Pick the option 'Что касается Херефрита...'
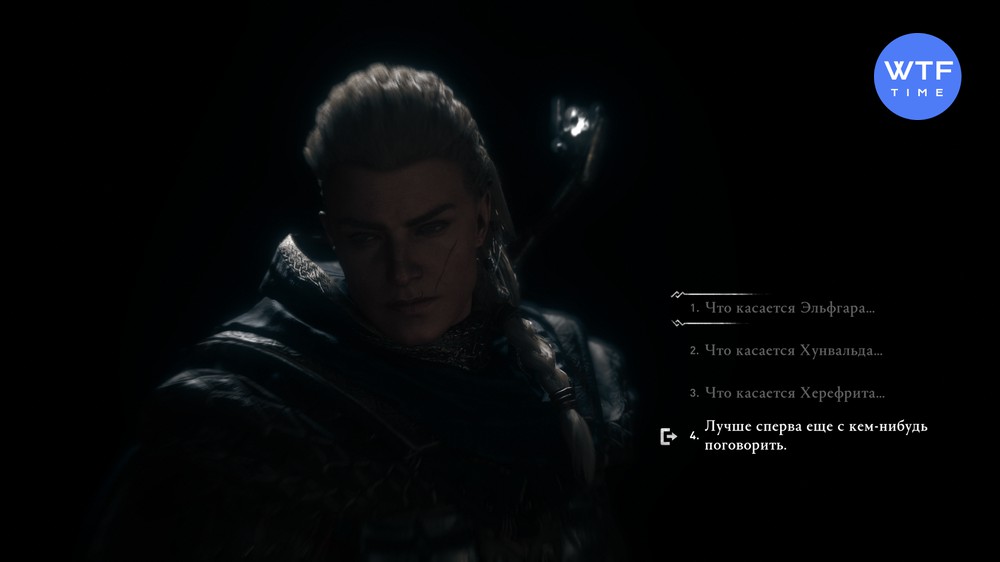The width and height of the screenshot is (1000, 562). (x=795, y=393)
